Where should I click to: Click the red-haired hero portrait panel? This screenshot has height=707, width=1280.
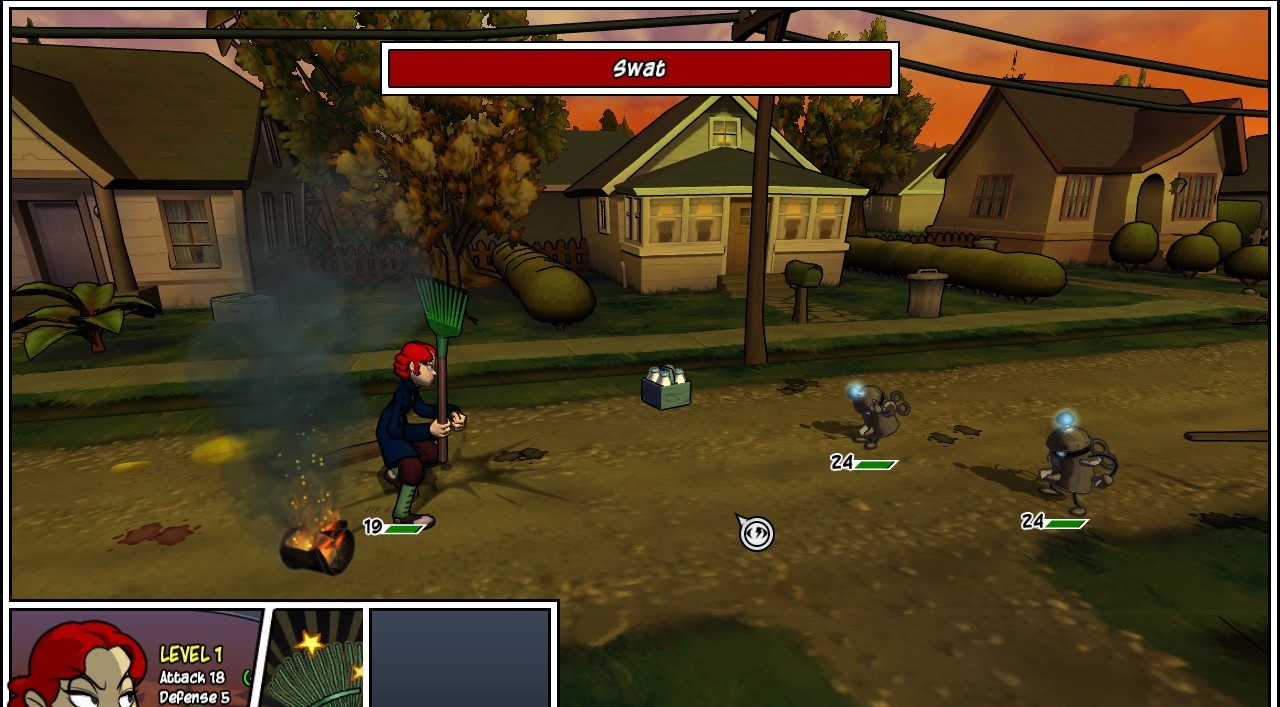(x=80, y=662)
